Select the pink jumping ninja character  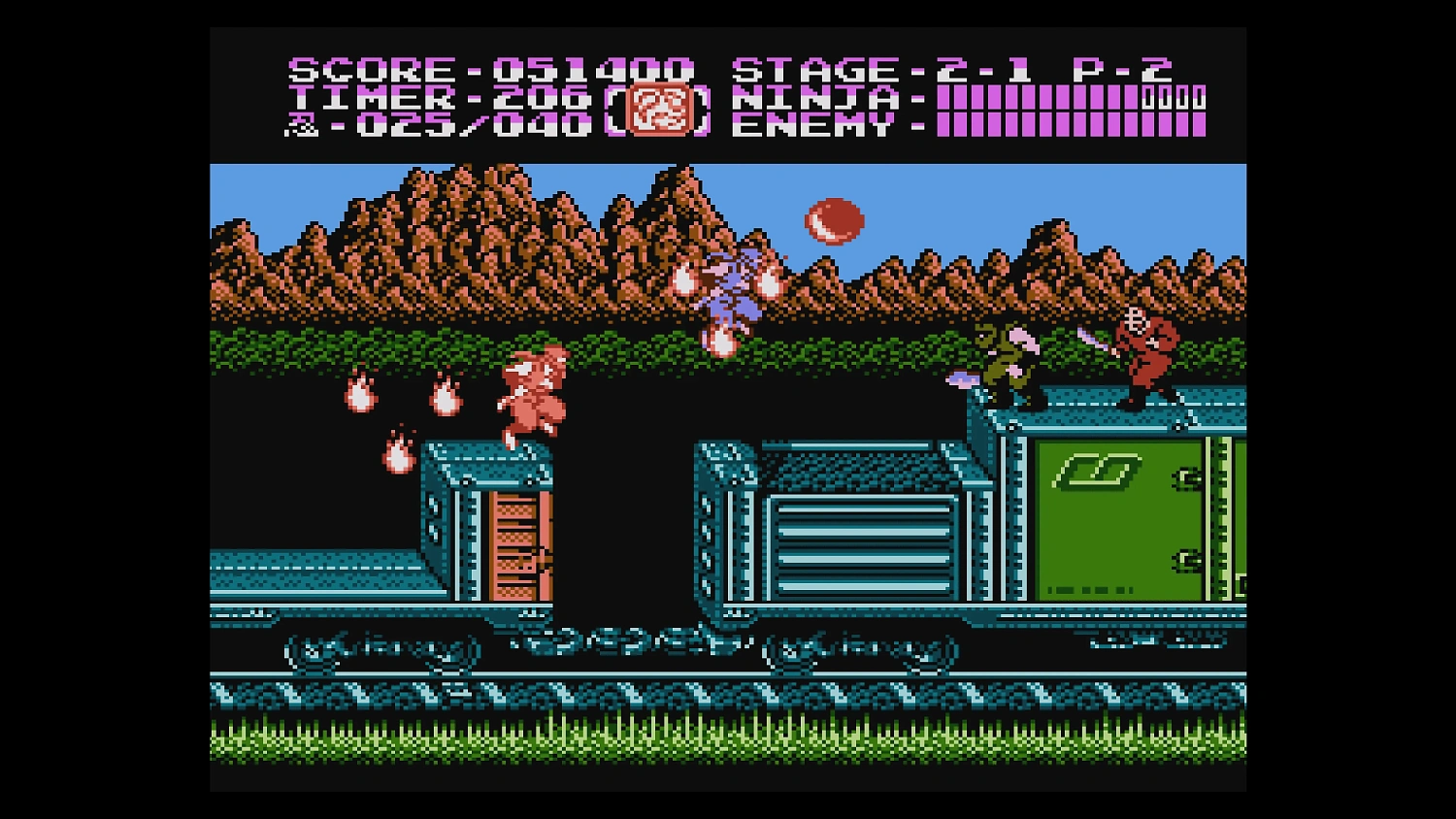pos(532,393)
